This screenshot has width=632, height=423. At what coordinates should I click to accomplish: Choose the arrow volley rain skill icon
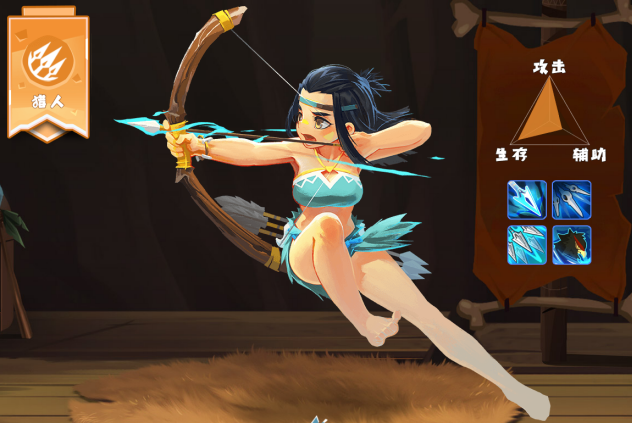click(x=526, y=245)
